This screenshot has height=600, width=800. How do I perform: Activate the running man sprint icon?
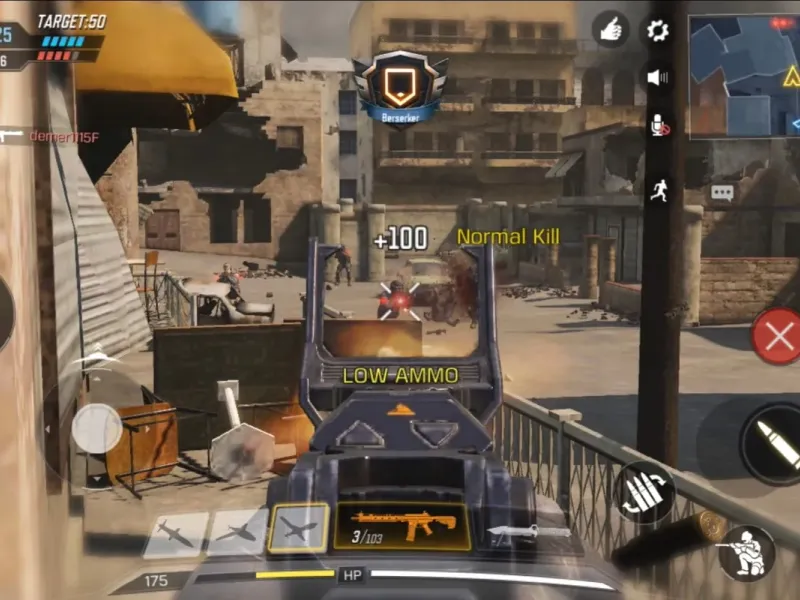658,190
